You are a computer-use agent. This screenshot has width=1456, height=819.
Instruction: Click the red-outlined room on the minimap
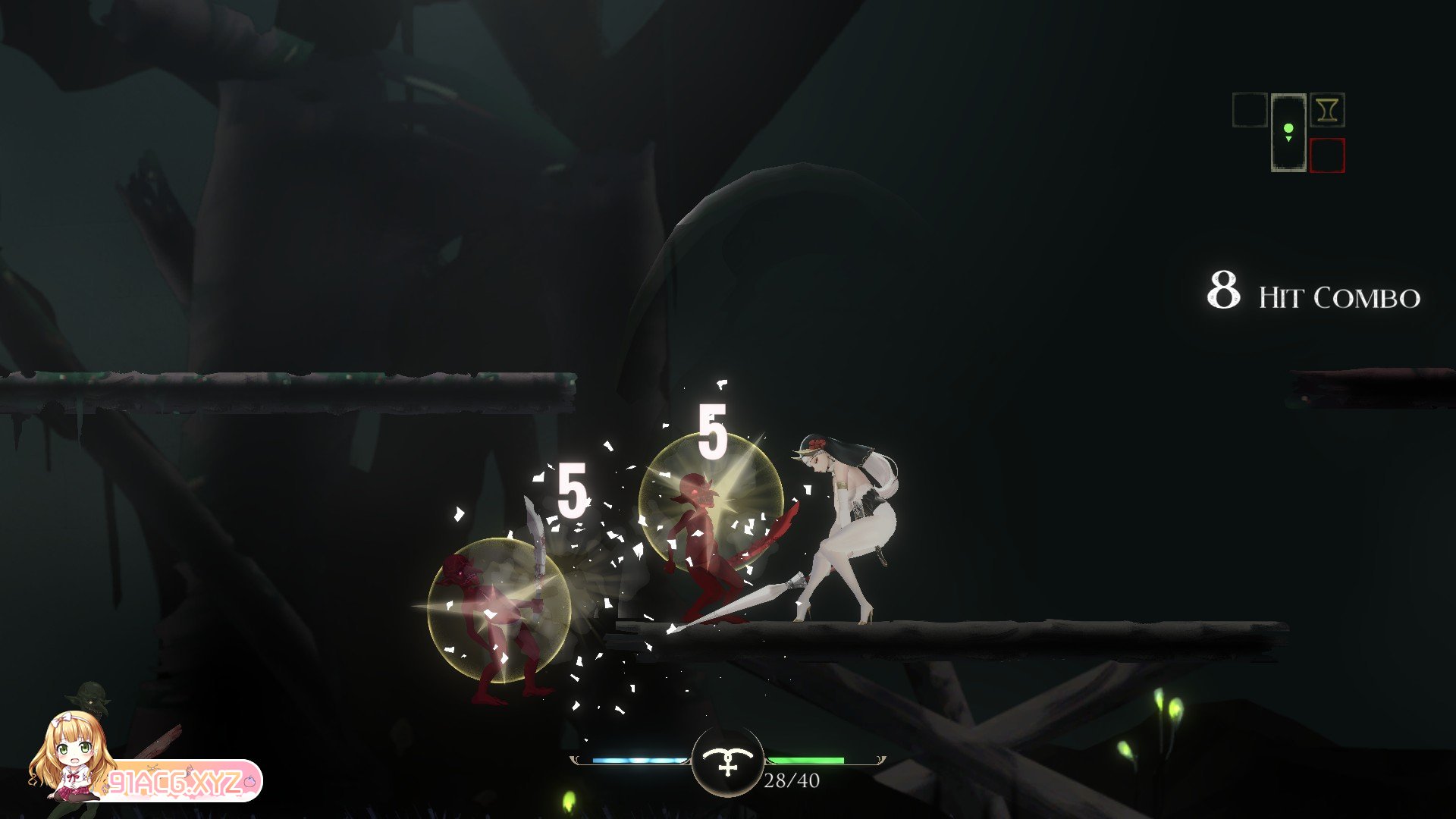click(x=1326, y=155)
